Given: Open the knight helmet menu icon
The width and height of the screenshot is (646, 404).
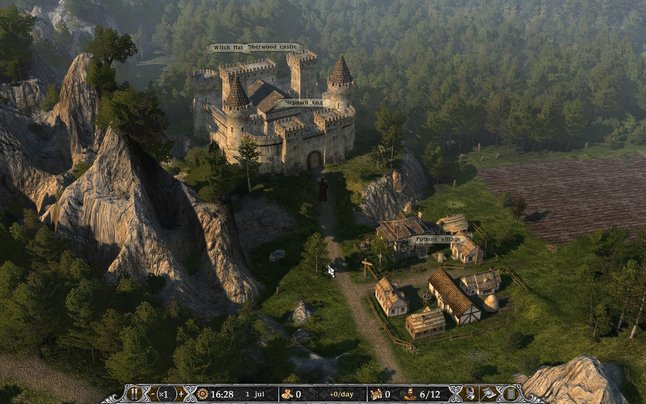Looking at the screenshot, I should pos(469,393).
